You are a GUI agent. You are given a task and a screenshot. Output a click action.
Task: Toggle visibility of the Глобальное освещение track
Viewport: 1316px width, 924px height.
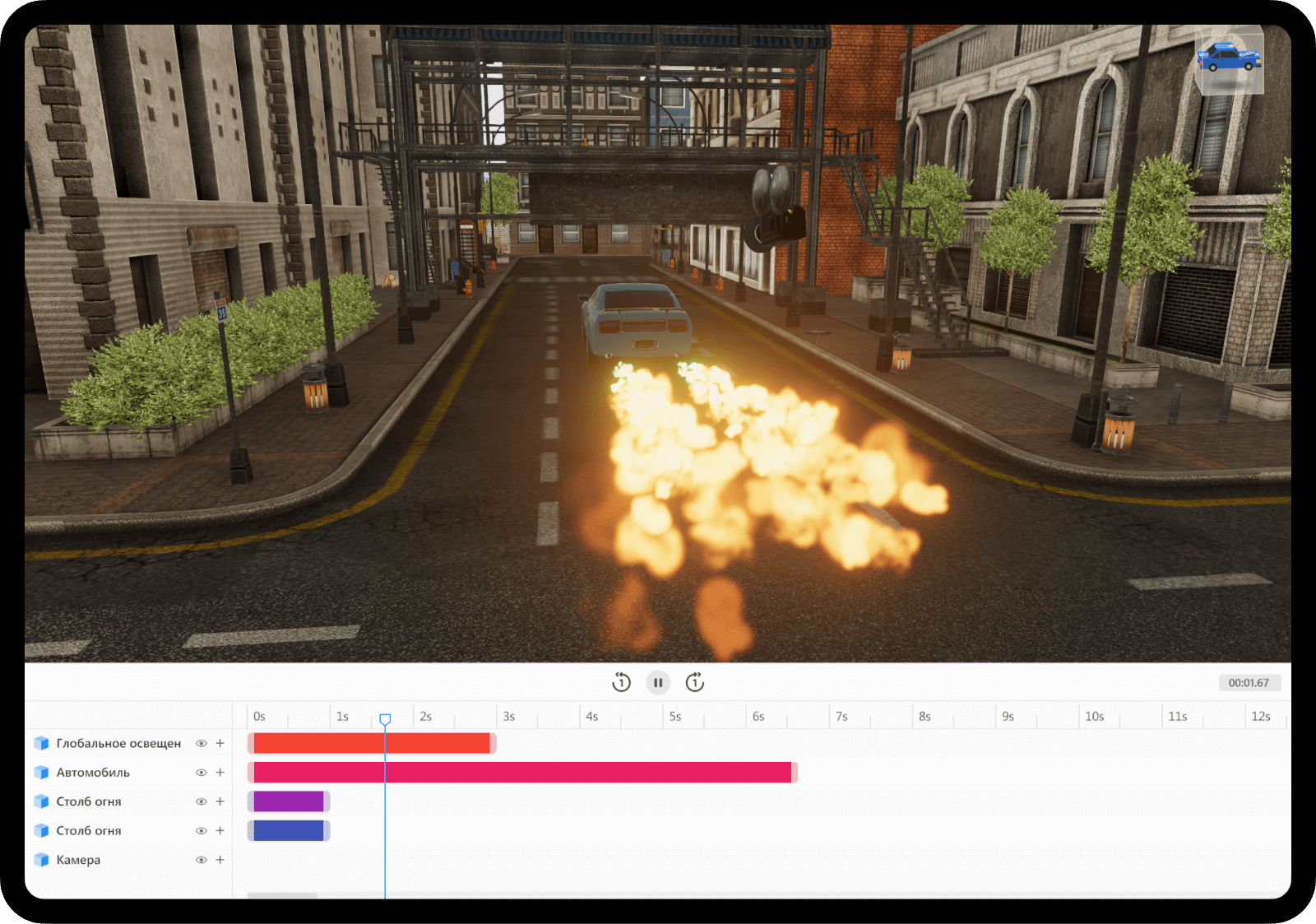201,743
